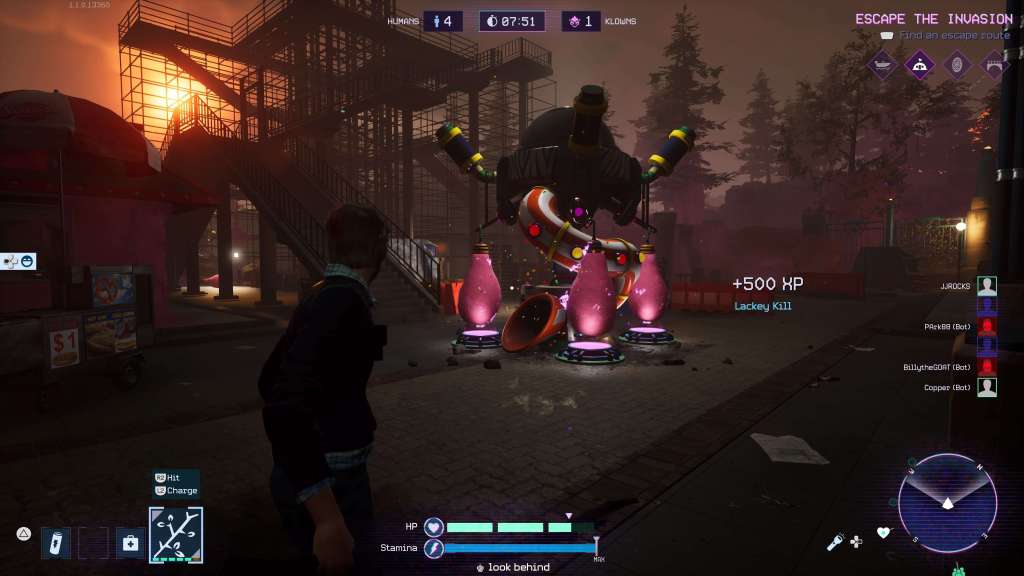Viewport: 1024px width, 576px height.
Task: Select the boat escape route icon
Action: pos(882,66)
